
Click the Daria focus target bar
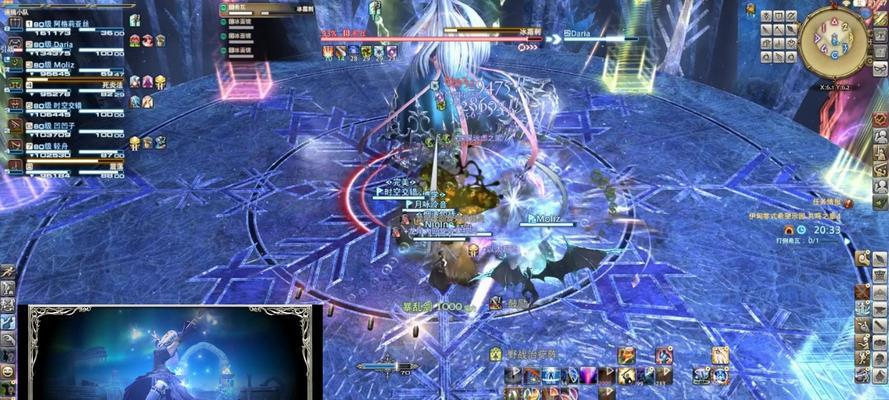click(x=600, y=34)
